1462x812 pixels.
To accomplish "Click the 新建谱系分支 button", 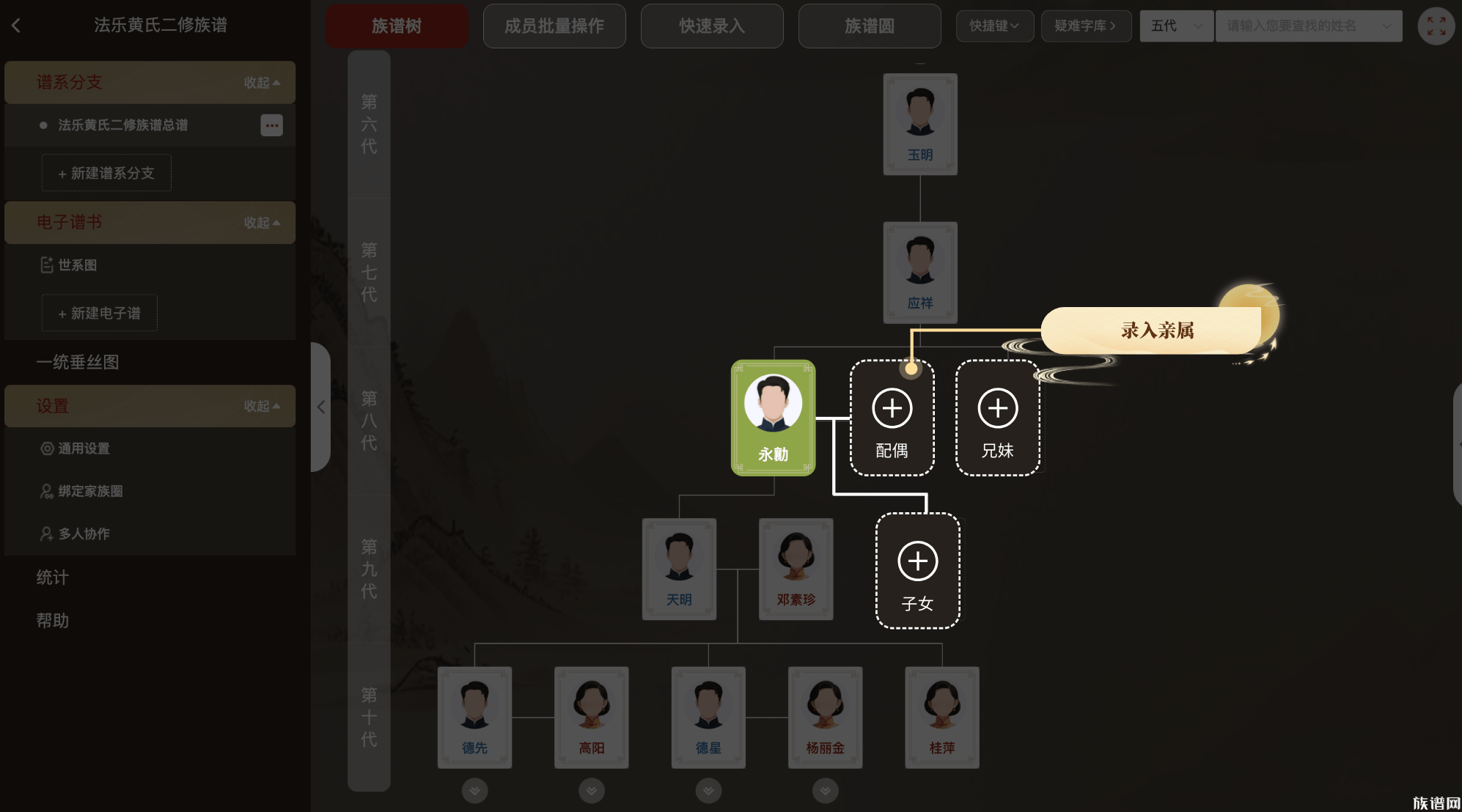I will (x=106, y=173).
